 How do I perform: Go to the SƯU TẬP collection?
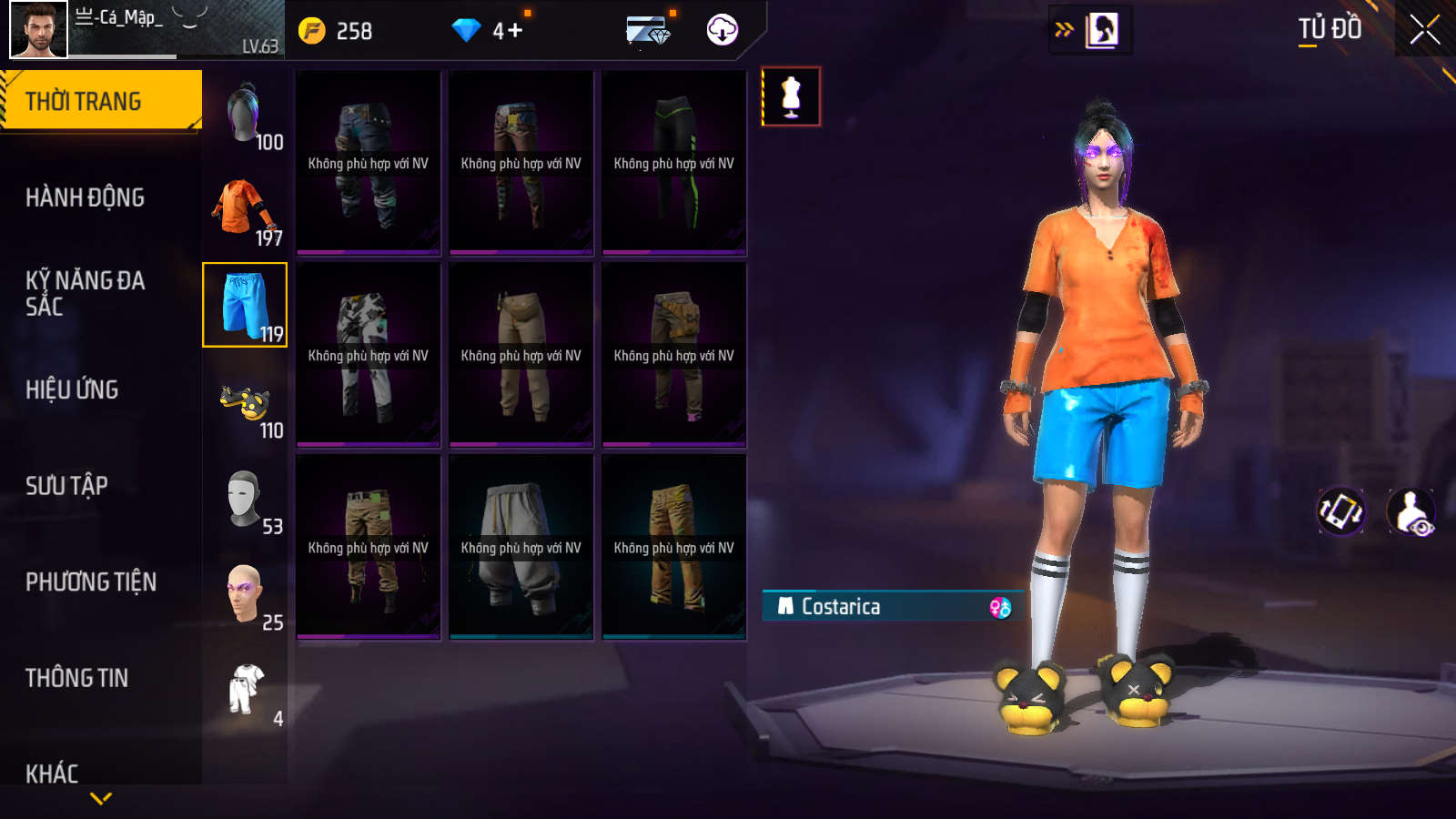pyautogui.click(x=66, y=486)
